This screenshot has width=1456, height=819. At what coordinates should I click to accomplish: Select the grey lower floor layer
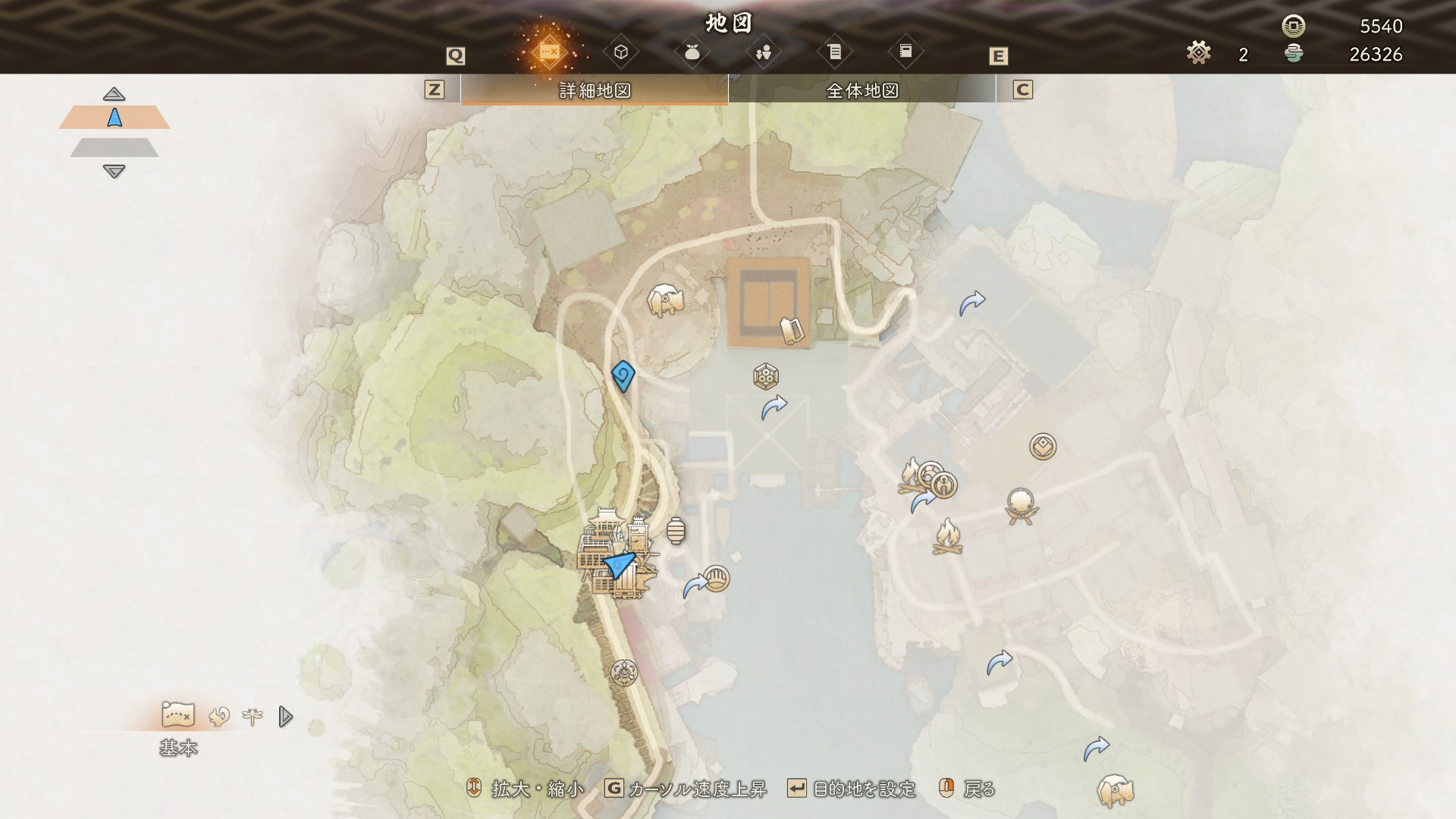[115, 147]
